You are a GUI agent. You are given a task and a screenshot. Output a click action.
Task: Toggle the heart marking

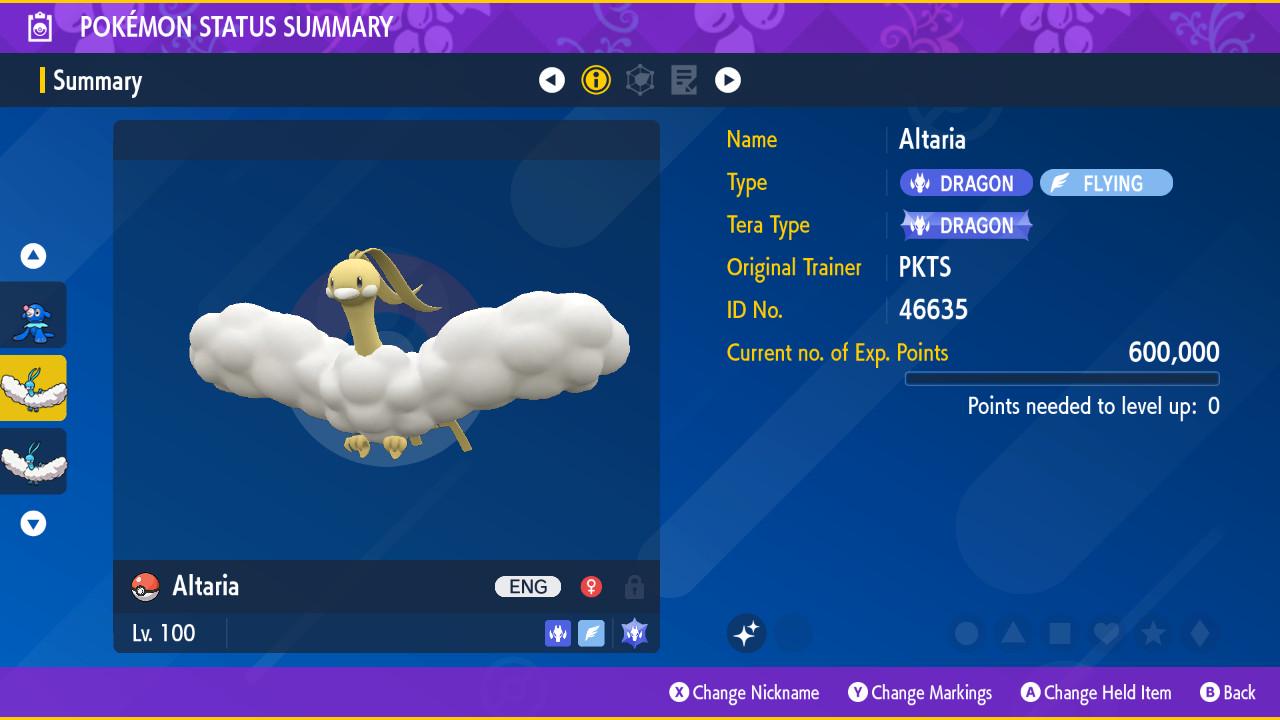(1106, 633)
